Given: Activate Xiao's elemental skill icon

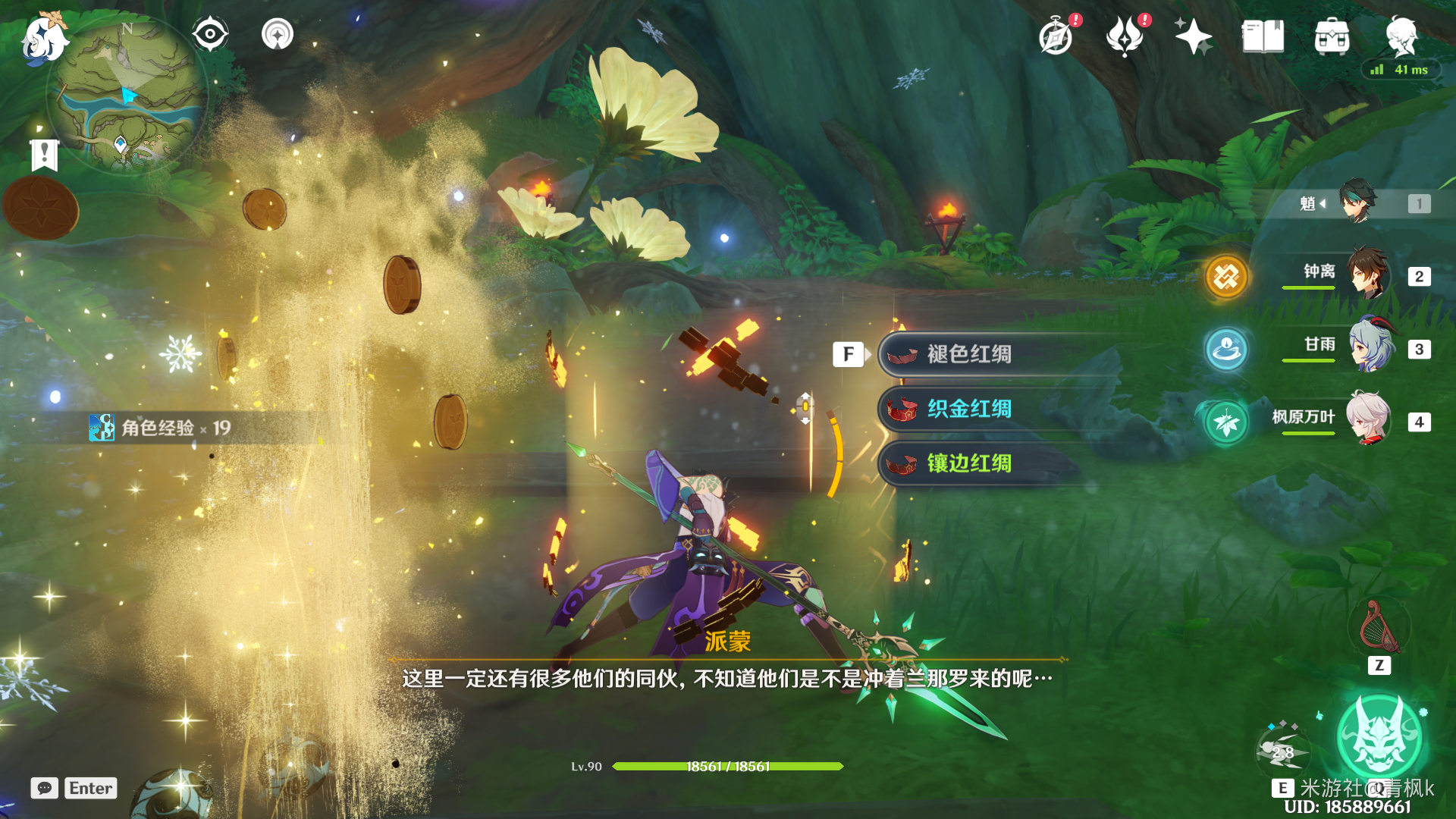Looking at the screenshot, I should click(x=1282, y=751).
